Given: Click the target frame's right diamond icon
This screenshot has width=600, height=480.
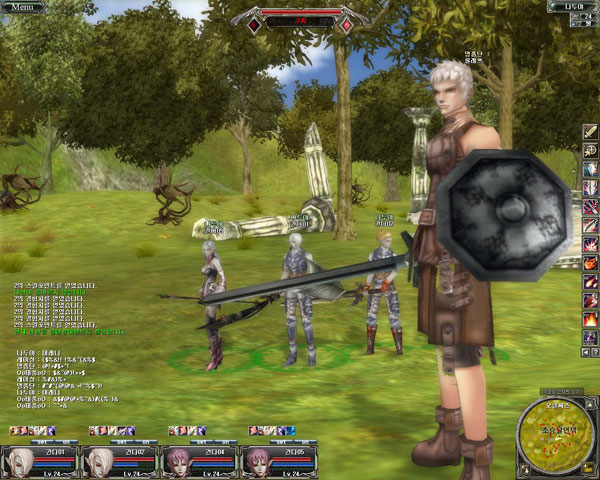Looking at the screenshot, I should tap(346, 22).
